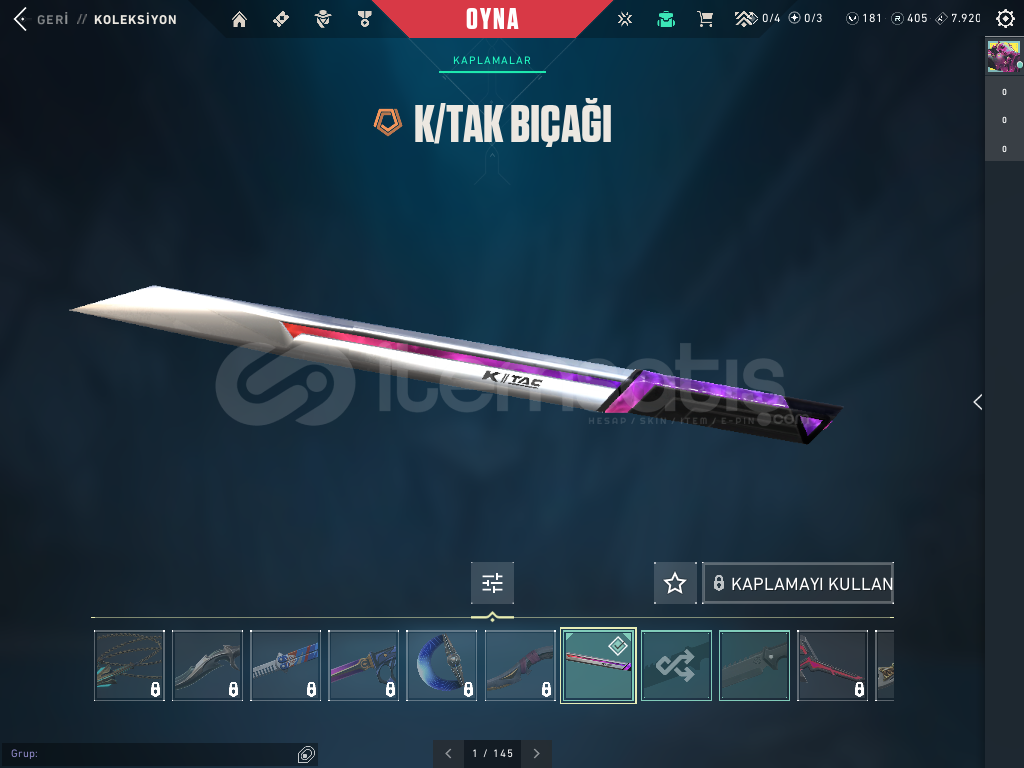Open the agents icon in top bar
The image size is (1024, 768).
pos(322,19)
